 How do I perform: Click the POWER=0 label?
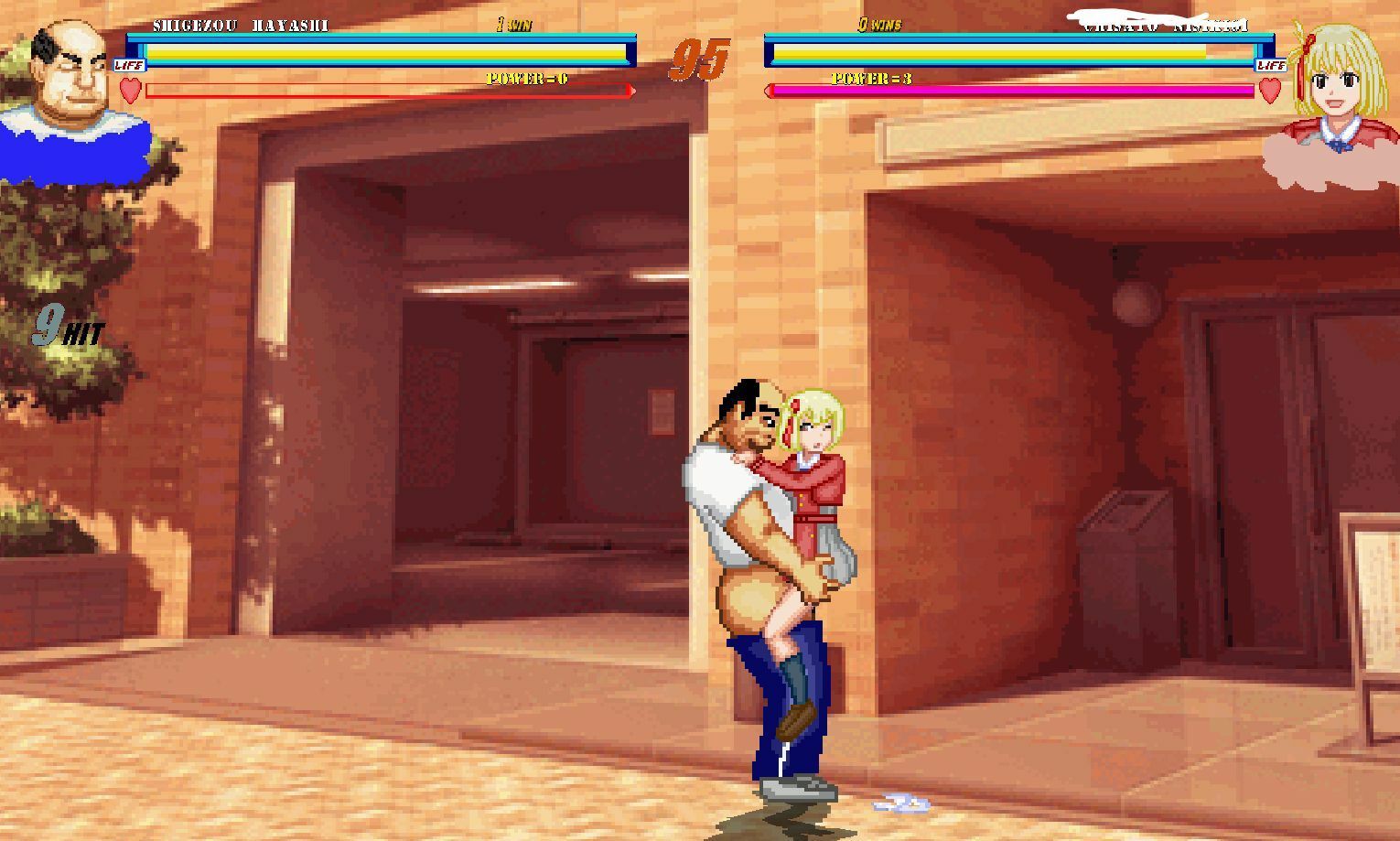(x=526, y=78)
